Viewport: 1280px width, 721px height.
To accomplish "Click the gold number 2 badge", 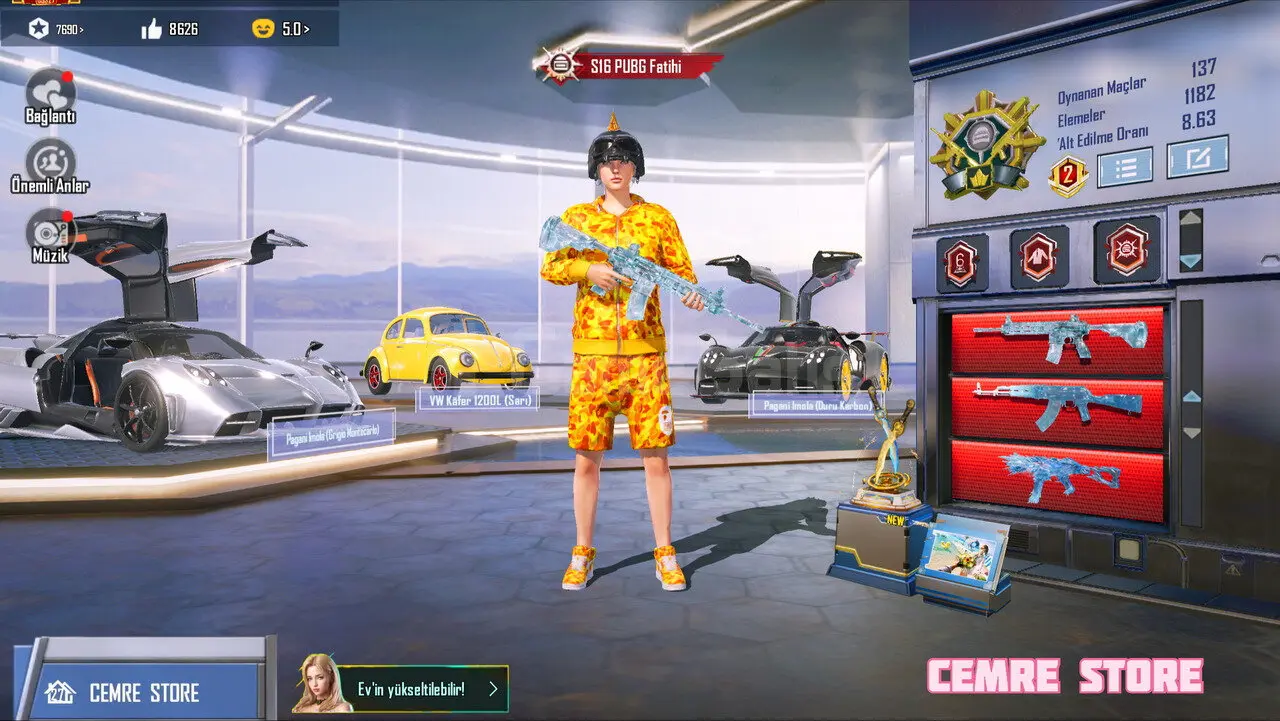I will 1068,176.
